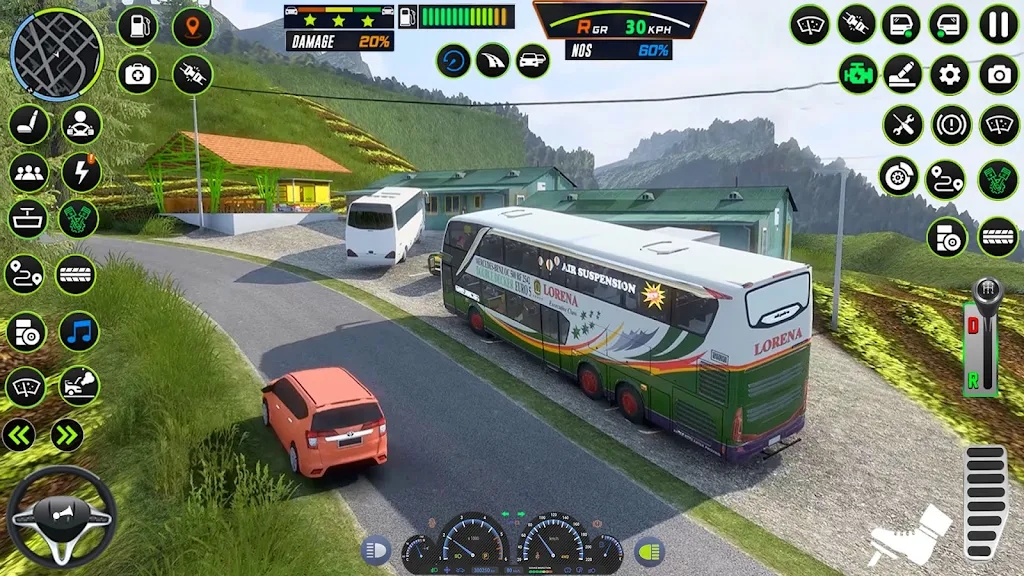The image size is (1024, 576).
Task: Toggle the blue music note button
Action: pyautogui.click(x=79, y=332)
